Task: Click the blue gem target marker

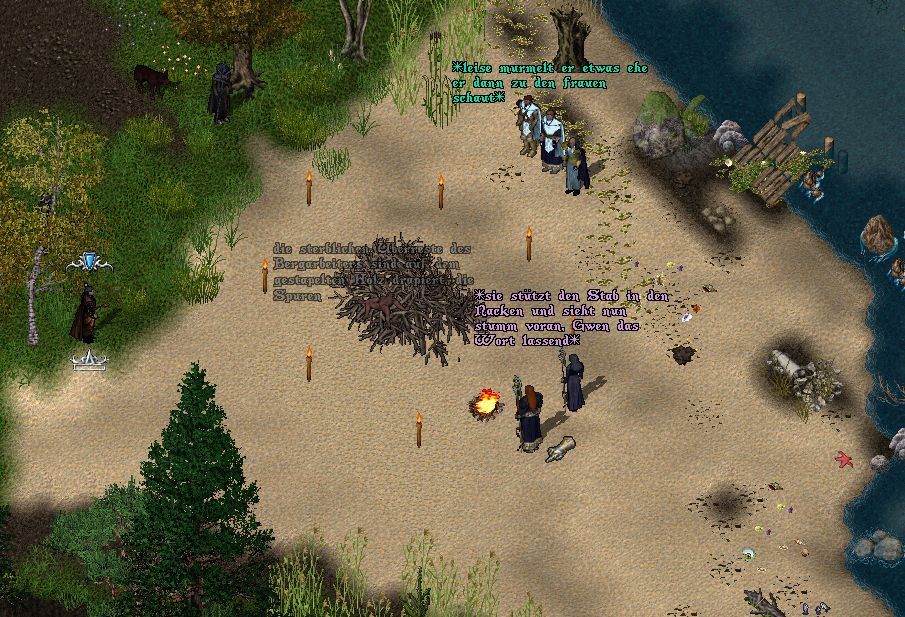Action: tap(89, 262)
